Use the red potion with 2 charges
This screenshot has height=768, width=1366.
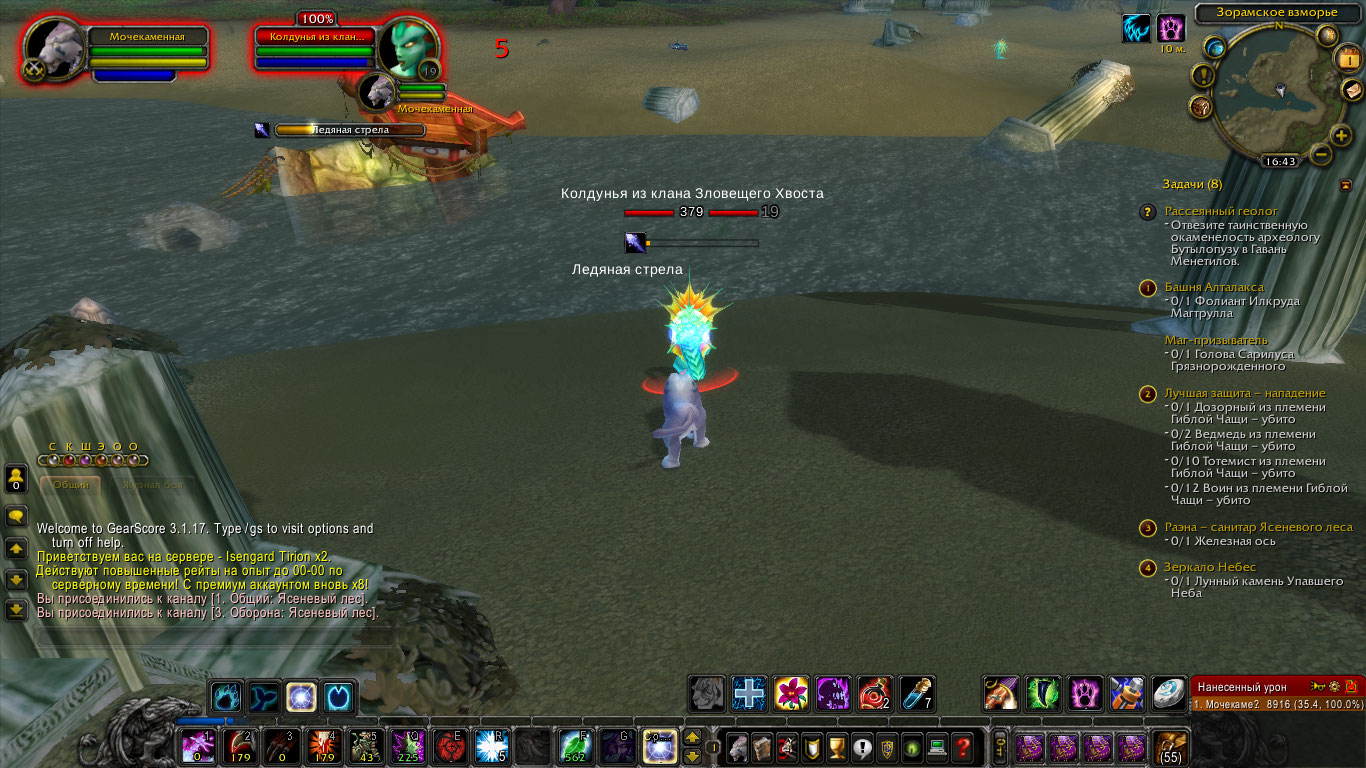click(875, 693)
